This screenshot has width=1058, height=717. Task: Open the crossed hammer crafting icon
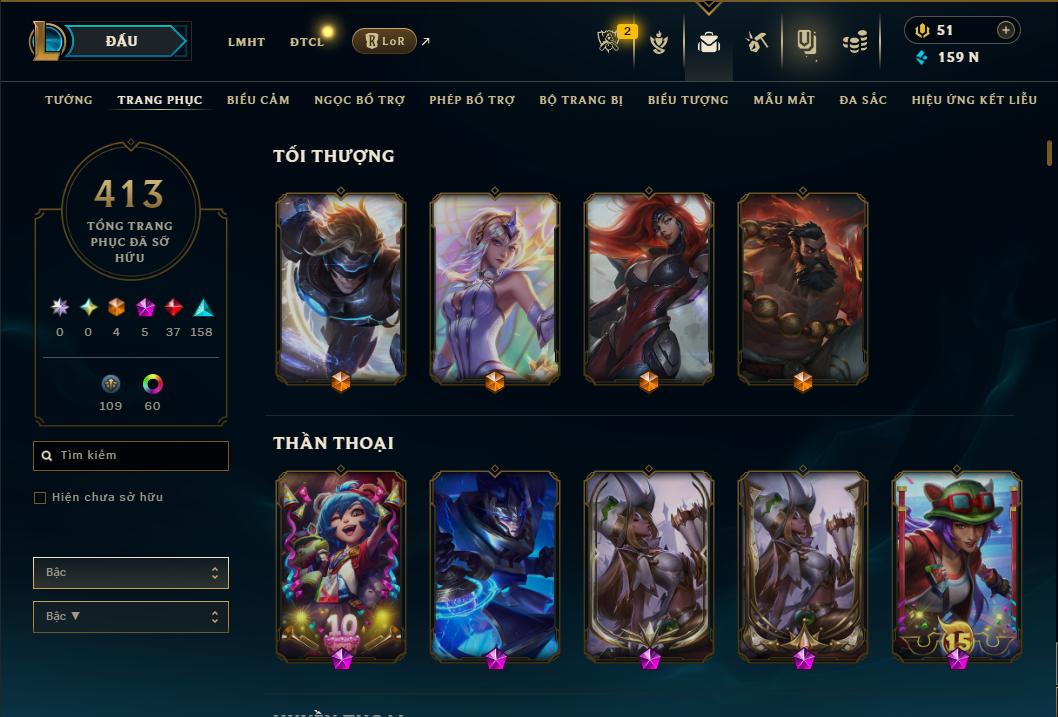(757, 42)
